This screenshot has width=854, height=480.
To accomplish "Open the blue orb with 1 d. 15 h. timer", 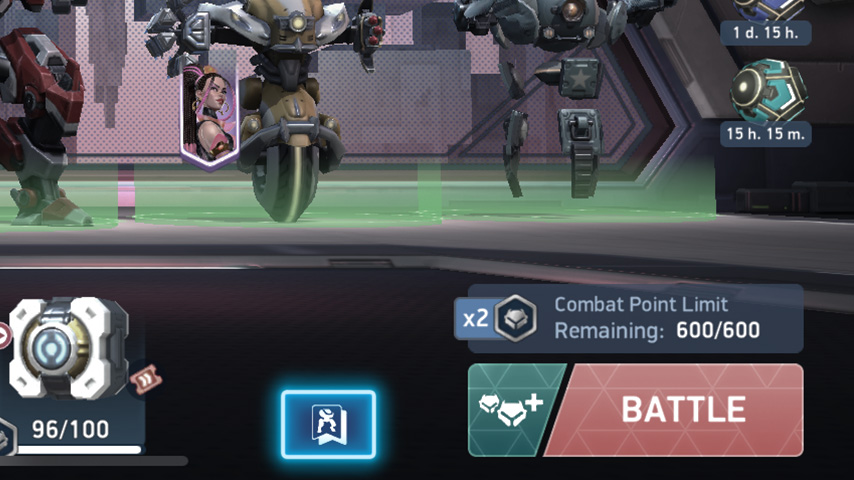I will pos(767,8).
